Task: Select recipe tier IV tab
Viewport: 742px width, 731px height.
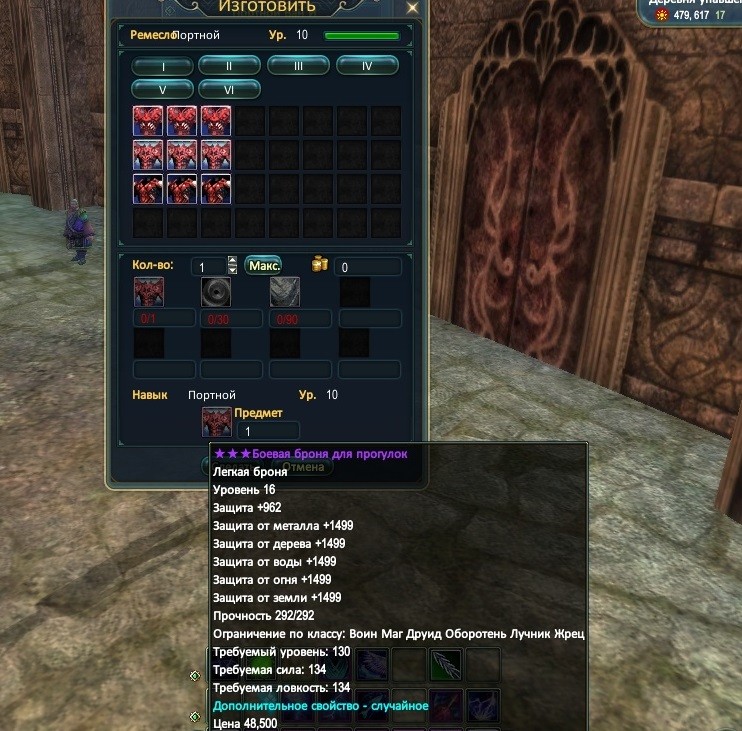Action: click(367, 66)
